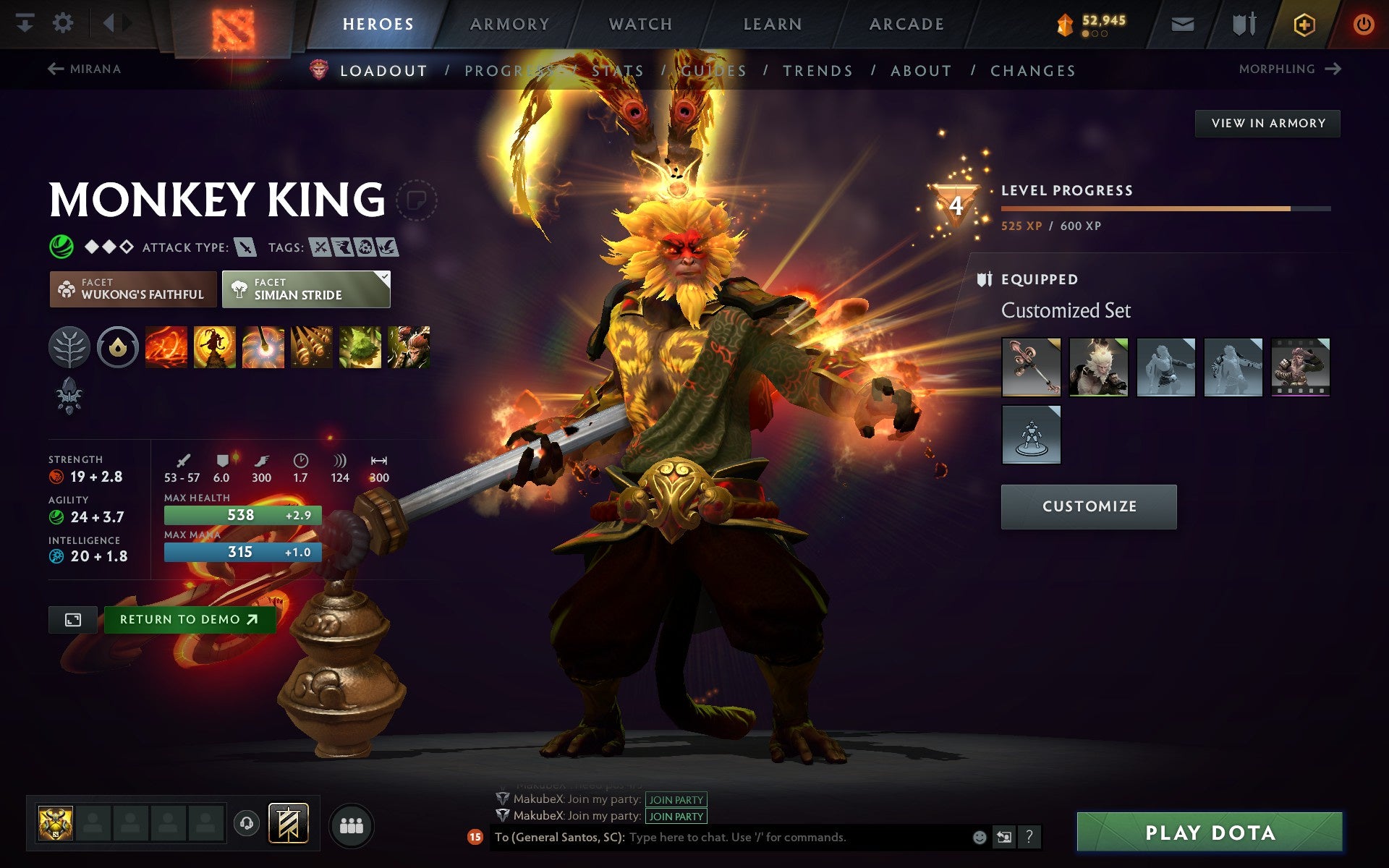Open the settings gear icon
This screenshot has height=868, width=1389.
pos(64,23)
